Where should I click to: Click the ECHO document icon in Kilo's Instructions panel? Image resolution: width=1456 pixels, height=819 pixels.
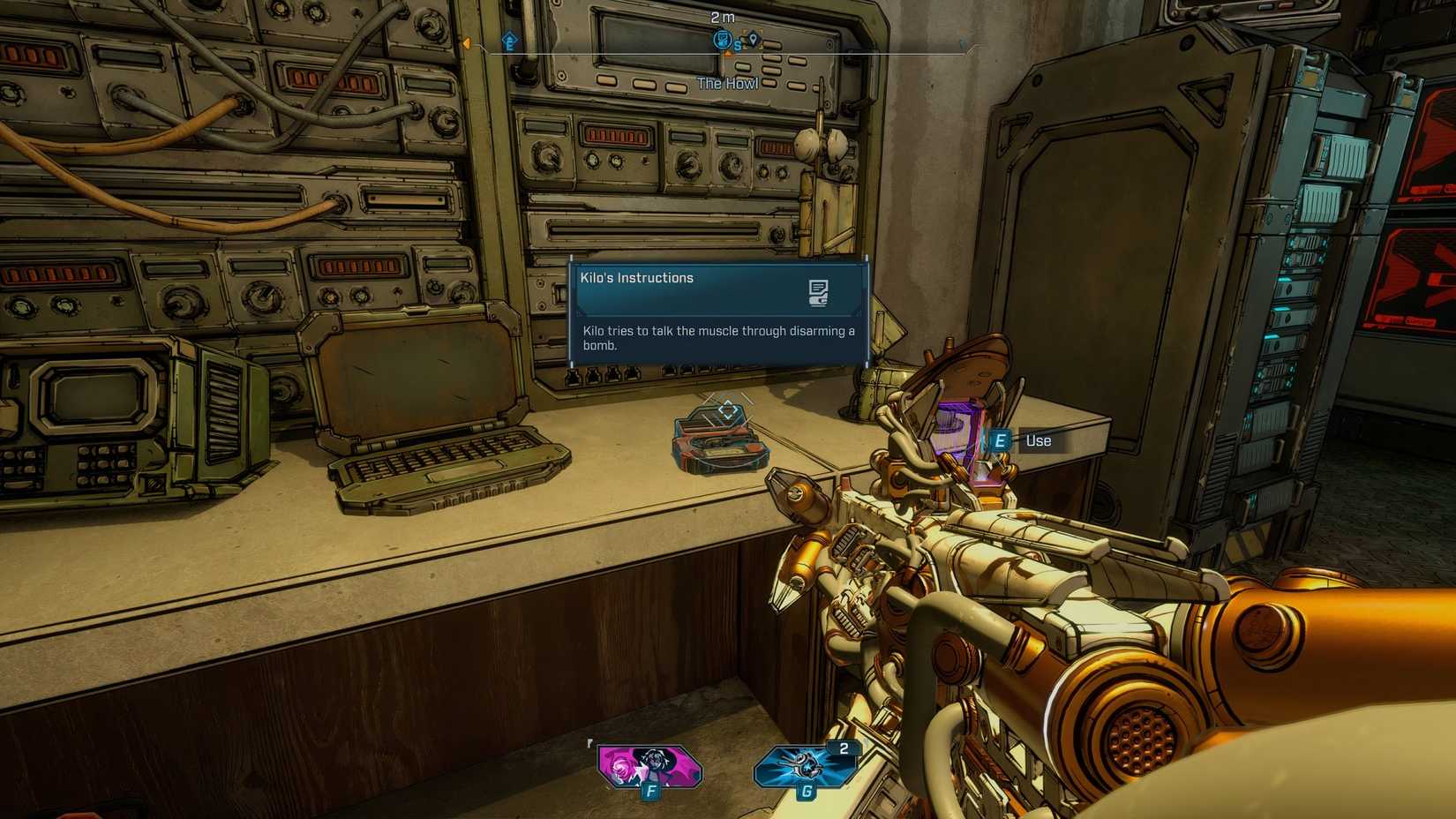click(819, 294)
